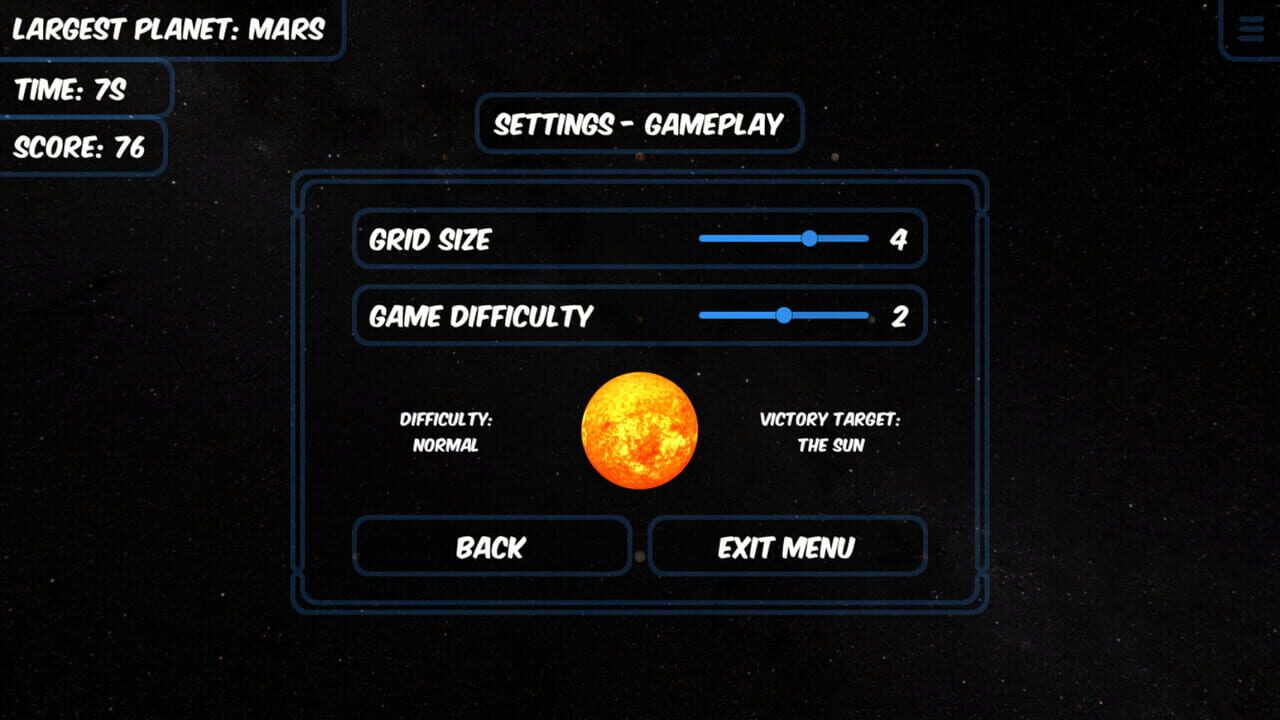The width and height of the screenshot is (1280, 720).
Task: Click the Time: 7s display
Action: tap(85, 89)
